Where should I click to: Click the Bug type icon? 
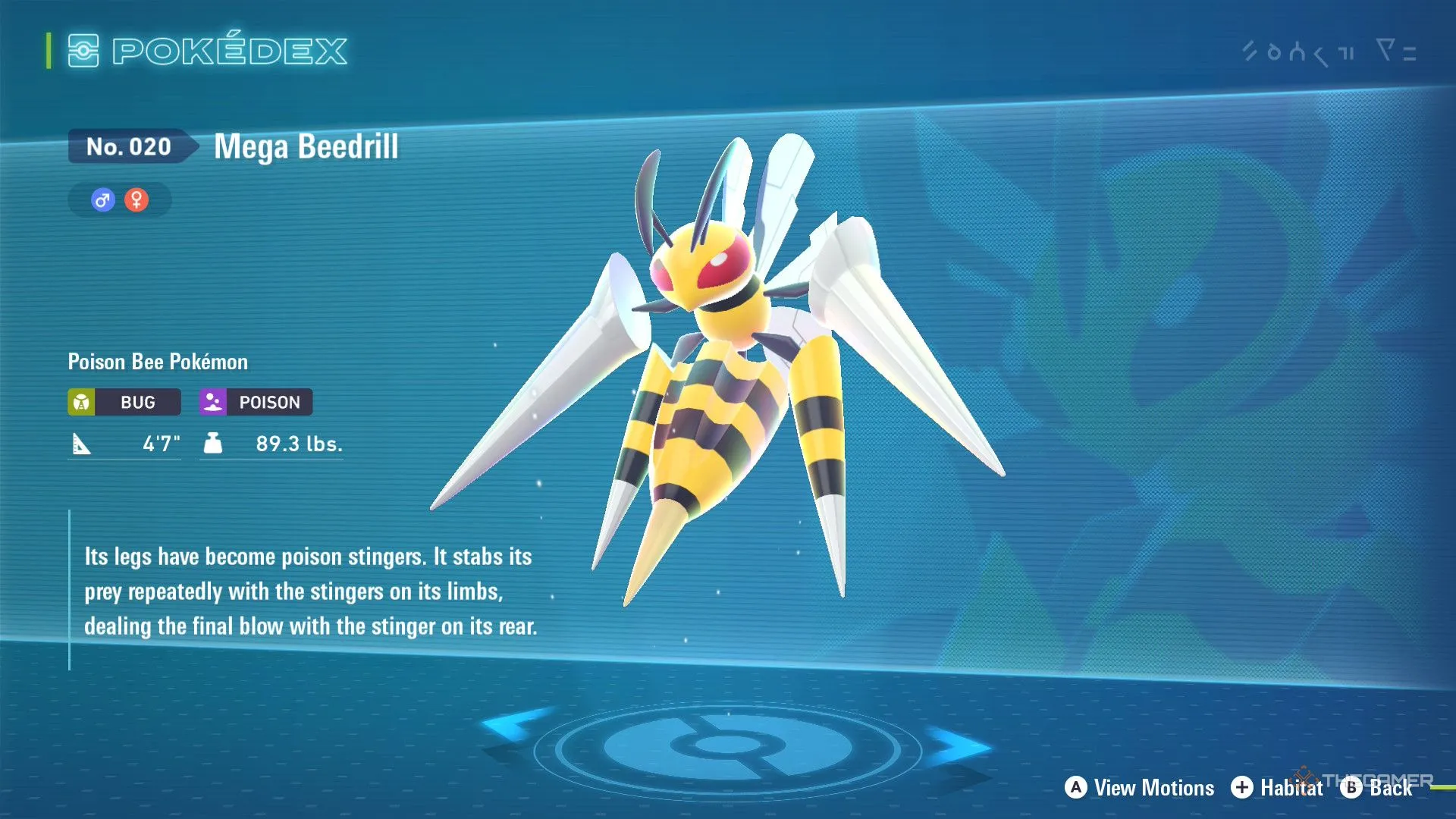(x=83, y=402)
